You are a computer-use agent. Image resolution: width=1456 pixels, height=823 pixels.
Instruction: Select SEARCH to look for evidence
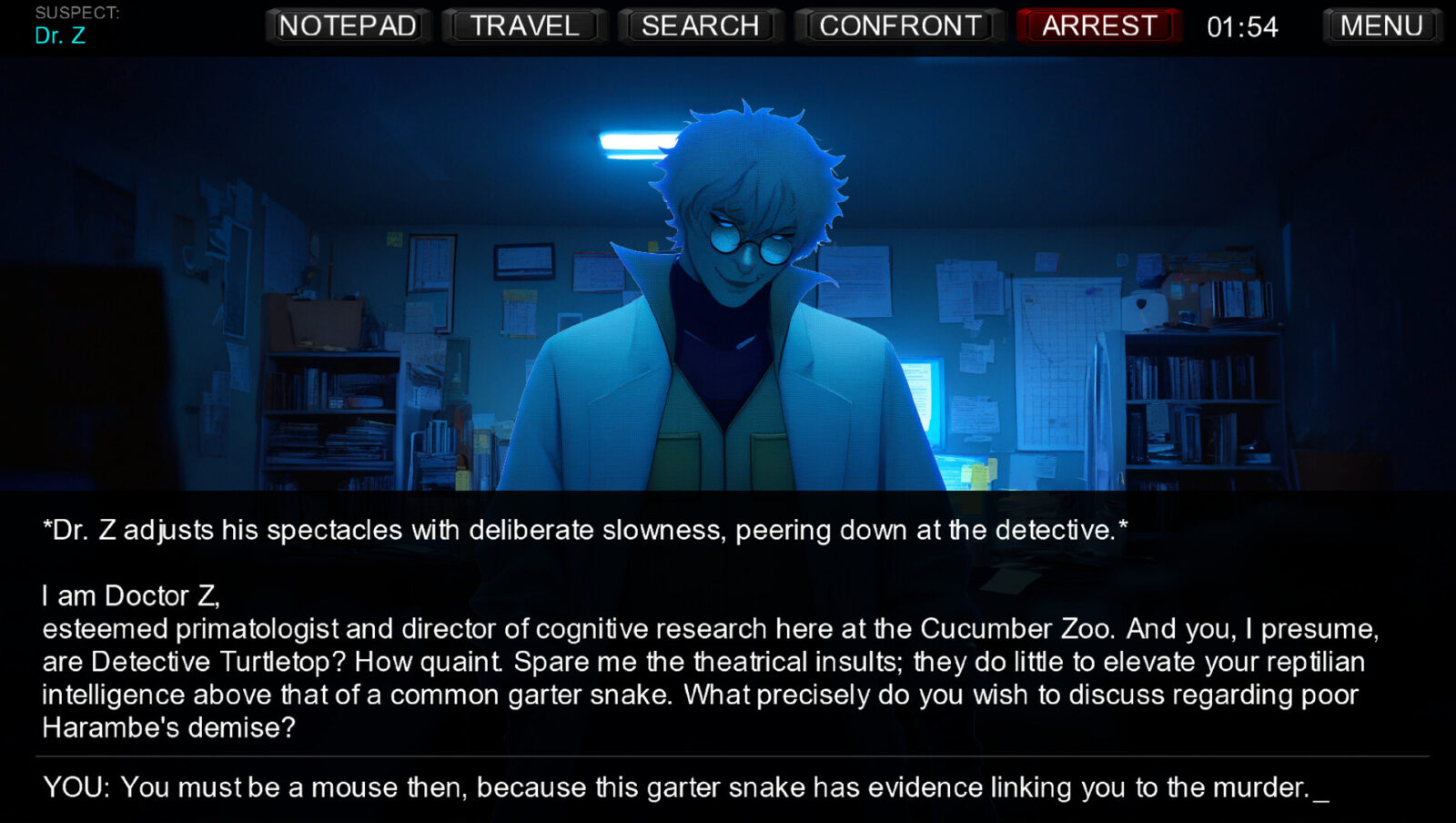click(x=701, y=25)
